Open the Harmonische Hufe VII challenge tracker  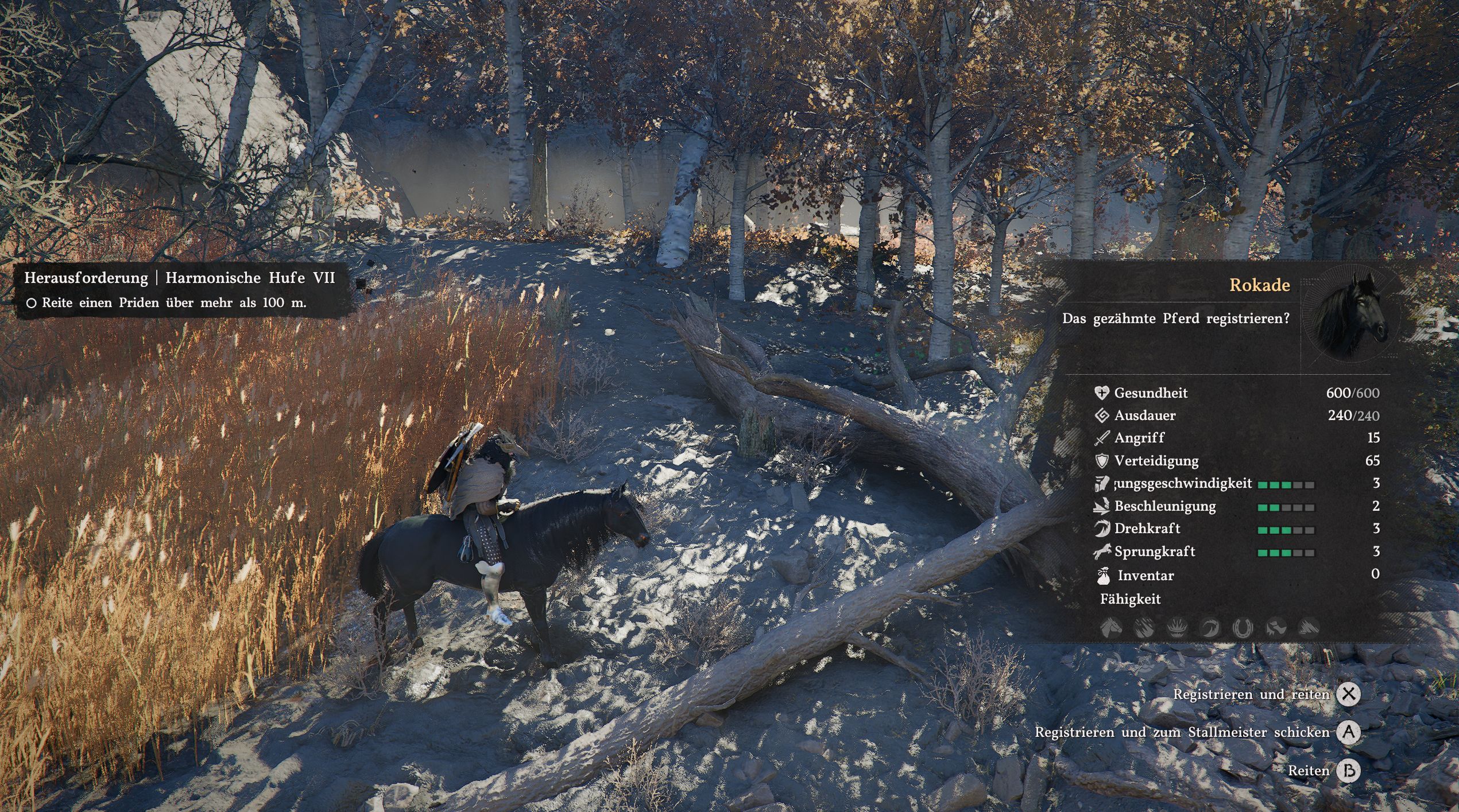point(179,278)
